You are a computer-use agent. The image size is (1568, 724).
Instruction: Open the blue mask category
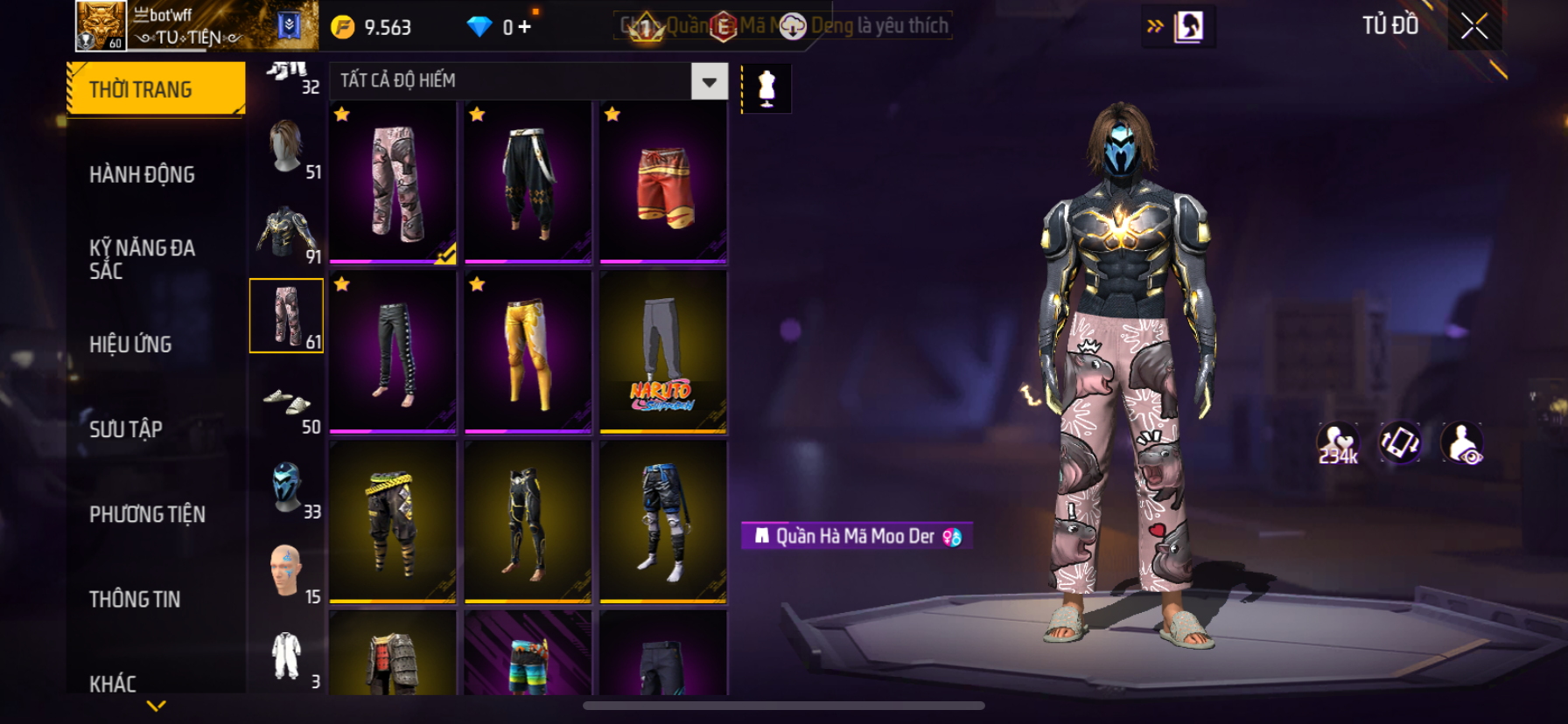[x=286, y=486]
